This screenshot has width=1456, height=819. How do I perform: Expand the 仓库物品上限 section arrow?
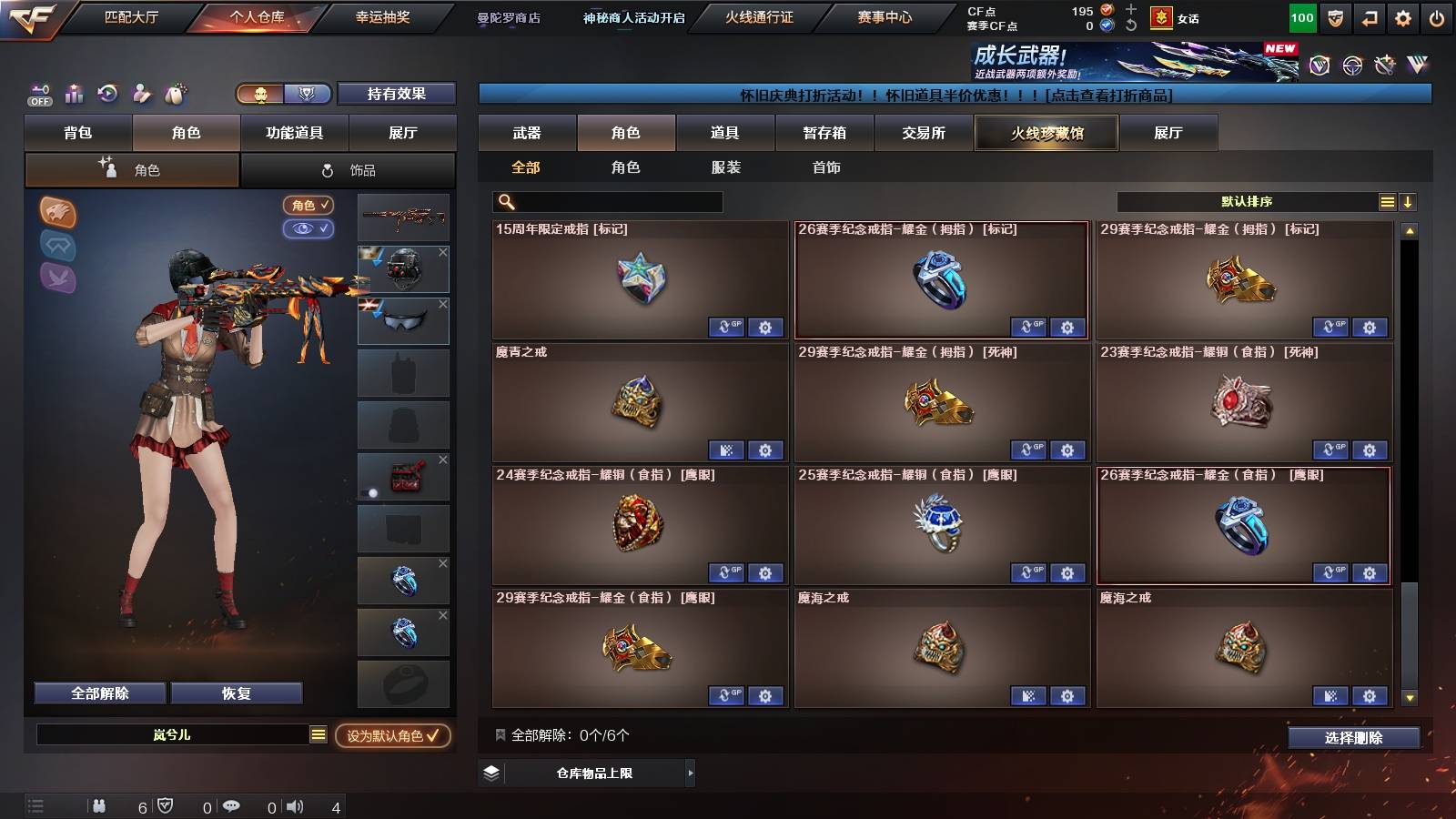[689, 773]
